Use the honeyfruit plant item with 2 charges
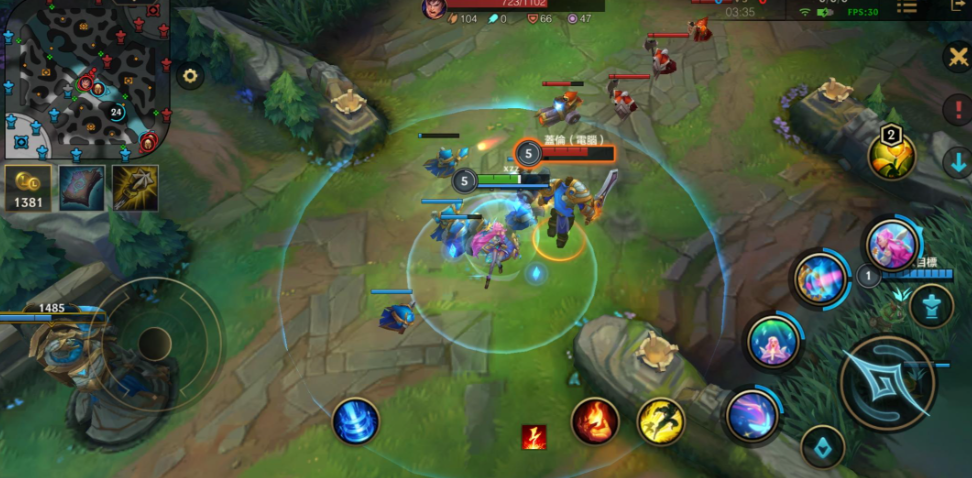972x478 pixels. pyautogui.click(x=891, y=156)
